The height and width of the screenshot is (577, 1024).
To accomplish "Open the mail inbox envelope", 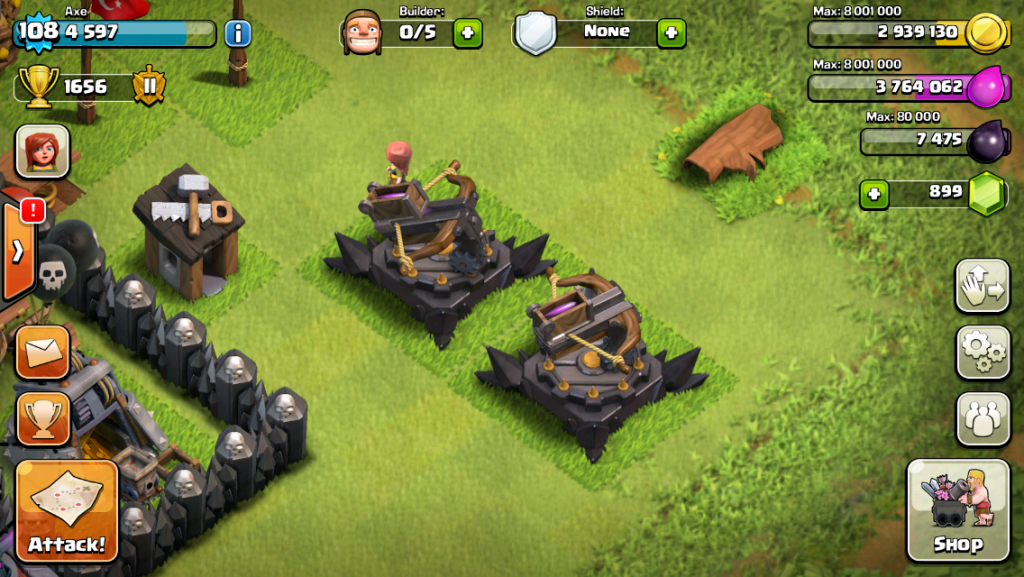I will click(x=43, y=352).
